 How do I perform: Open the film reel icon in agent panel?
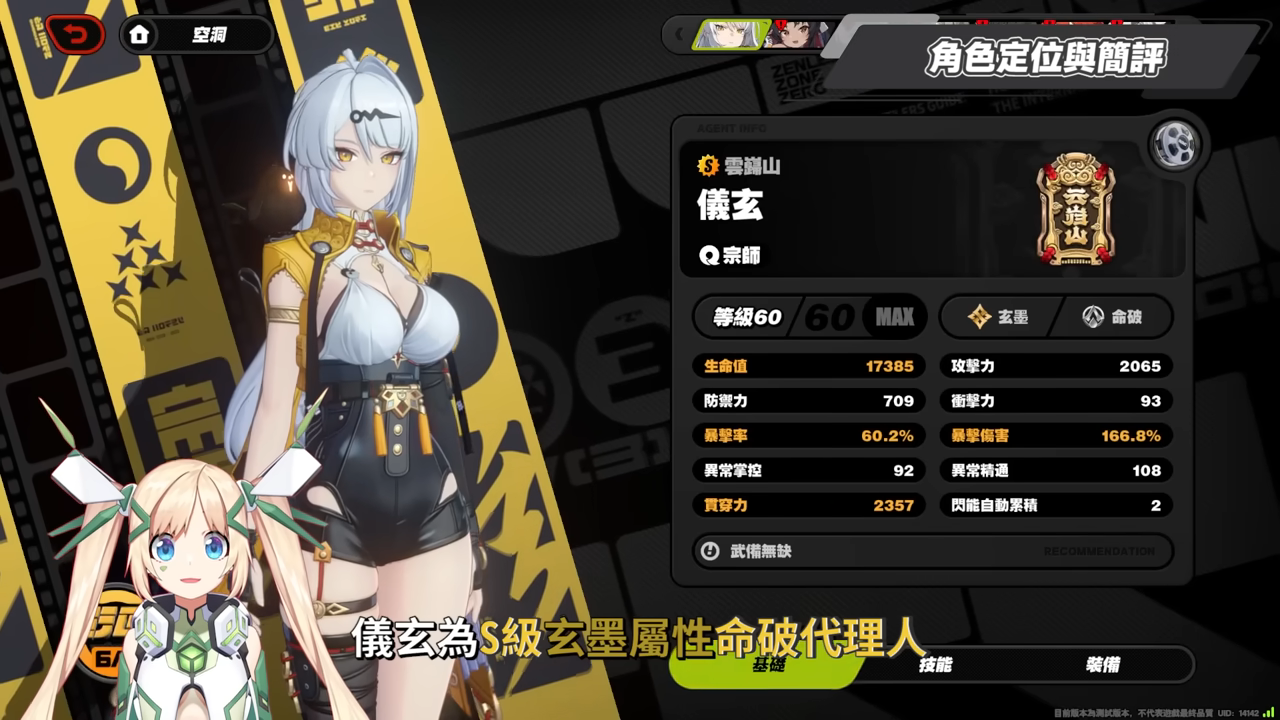(1172, 146)
